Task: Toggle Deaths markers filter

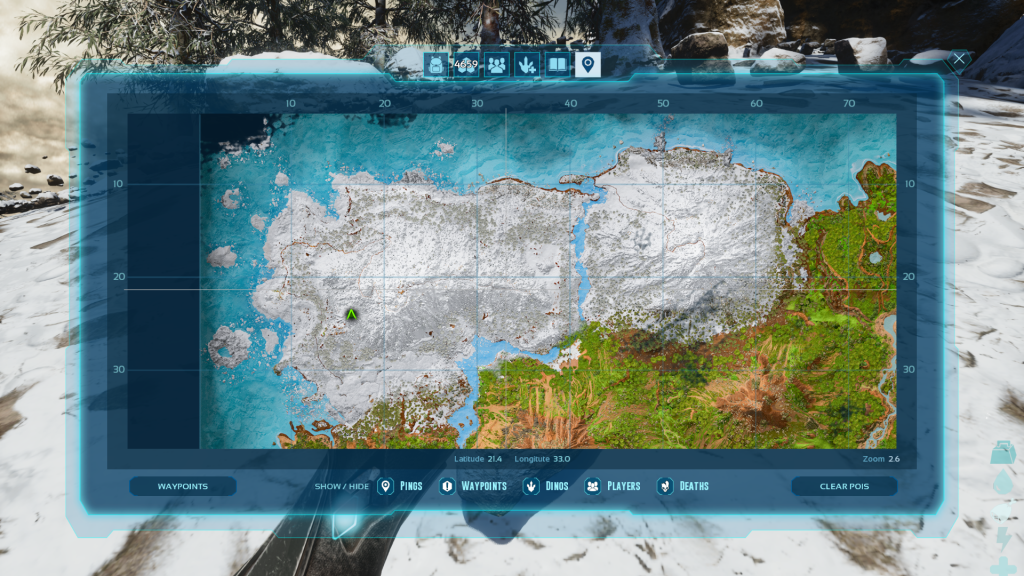Action: click(x=683, y=487)
